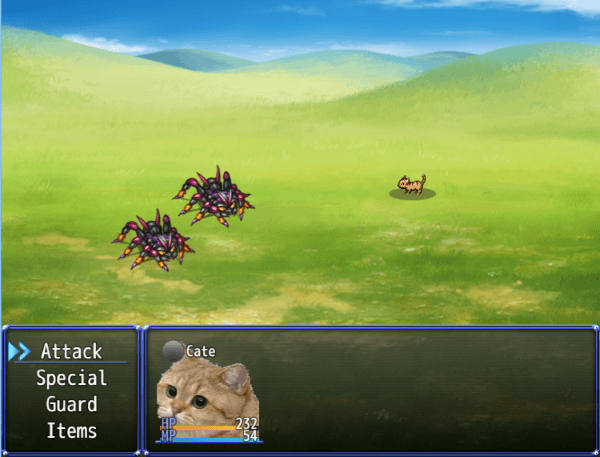Open the Items menu

click(x=71, y=431)
